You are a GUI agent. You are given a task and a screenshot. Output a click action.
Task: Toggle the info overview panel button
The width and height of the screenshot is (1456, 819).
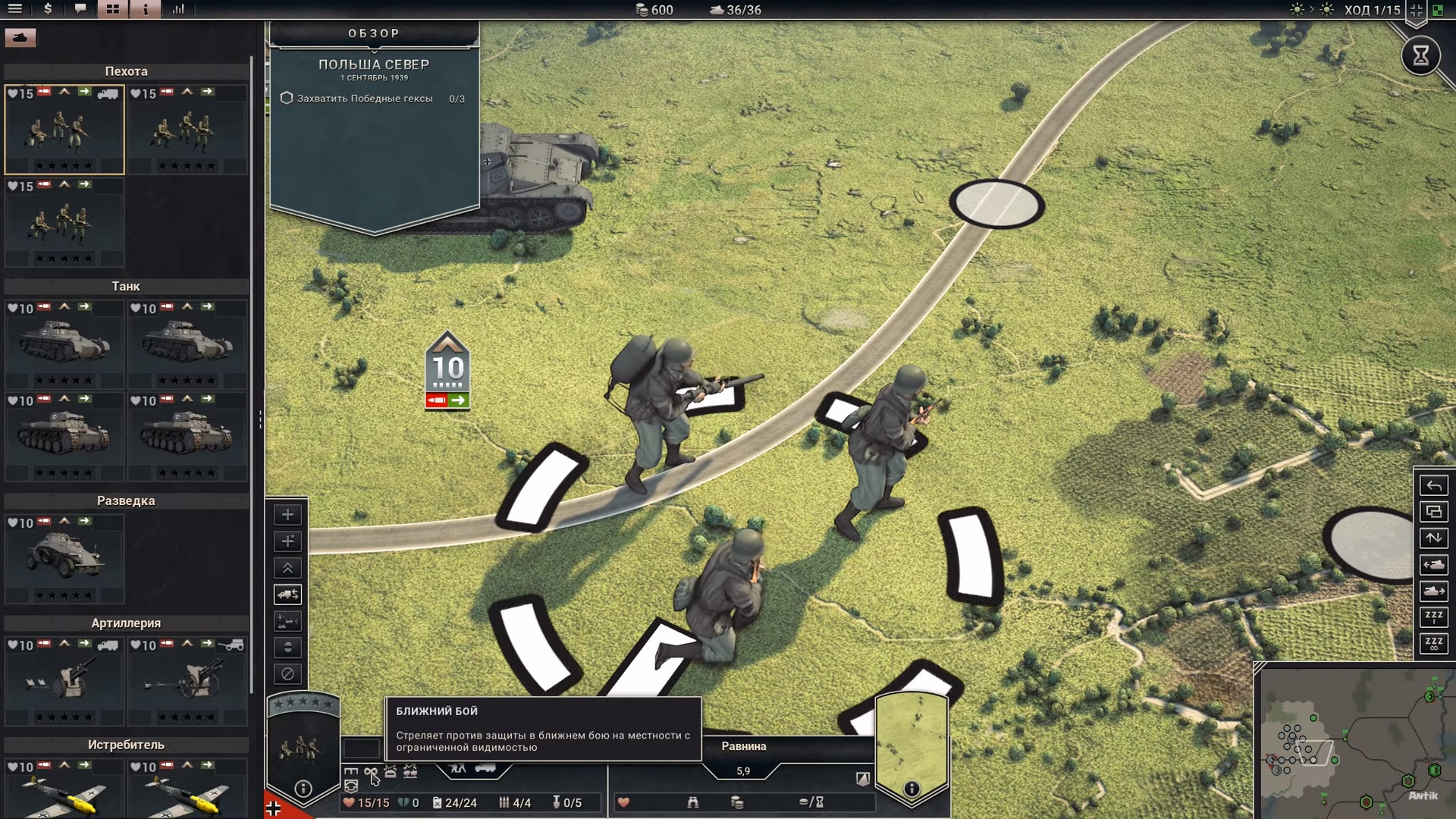click(x=145, y=9)
